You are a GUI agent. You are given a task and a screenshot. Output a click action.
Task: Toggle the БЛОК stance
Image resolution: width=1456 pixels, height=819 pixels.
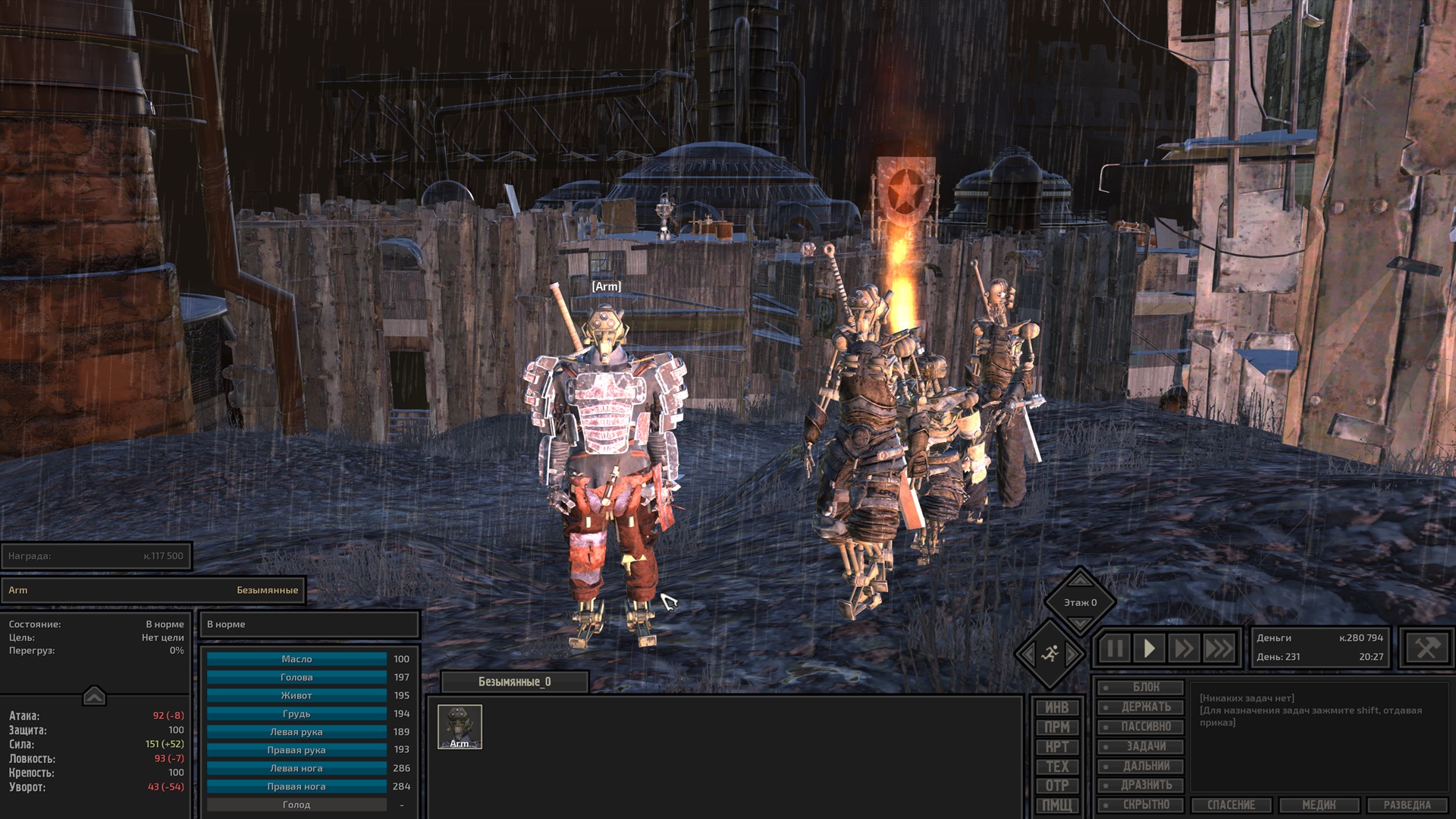click(x=1141, y=688)
